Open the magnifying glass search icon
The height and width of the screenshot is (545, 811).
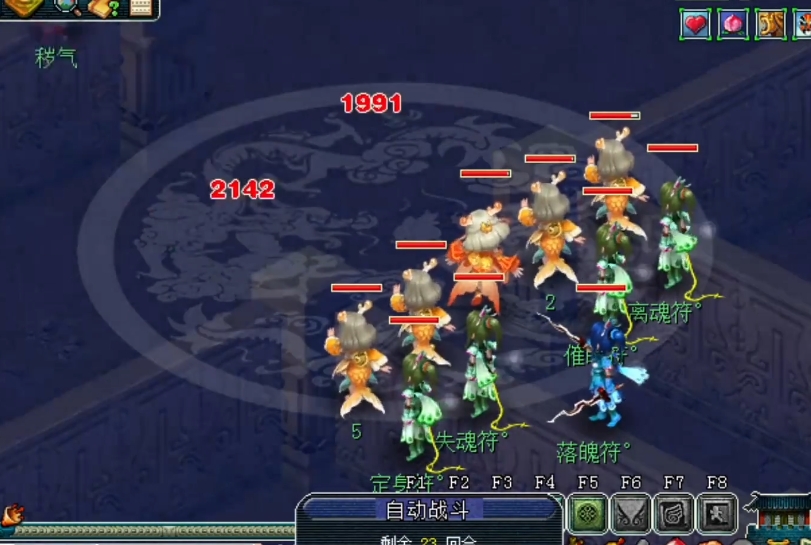pyautogui.click(x=69, y=8)
